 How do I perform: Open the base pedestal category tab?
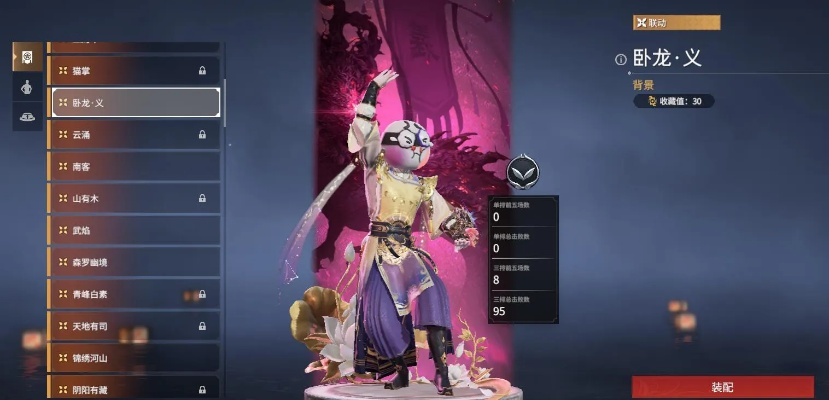coord(27,117)
